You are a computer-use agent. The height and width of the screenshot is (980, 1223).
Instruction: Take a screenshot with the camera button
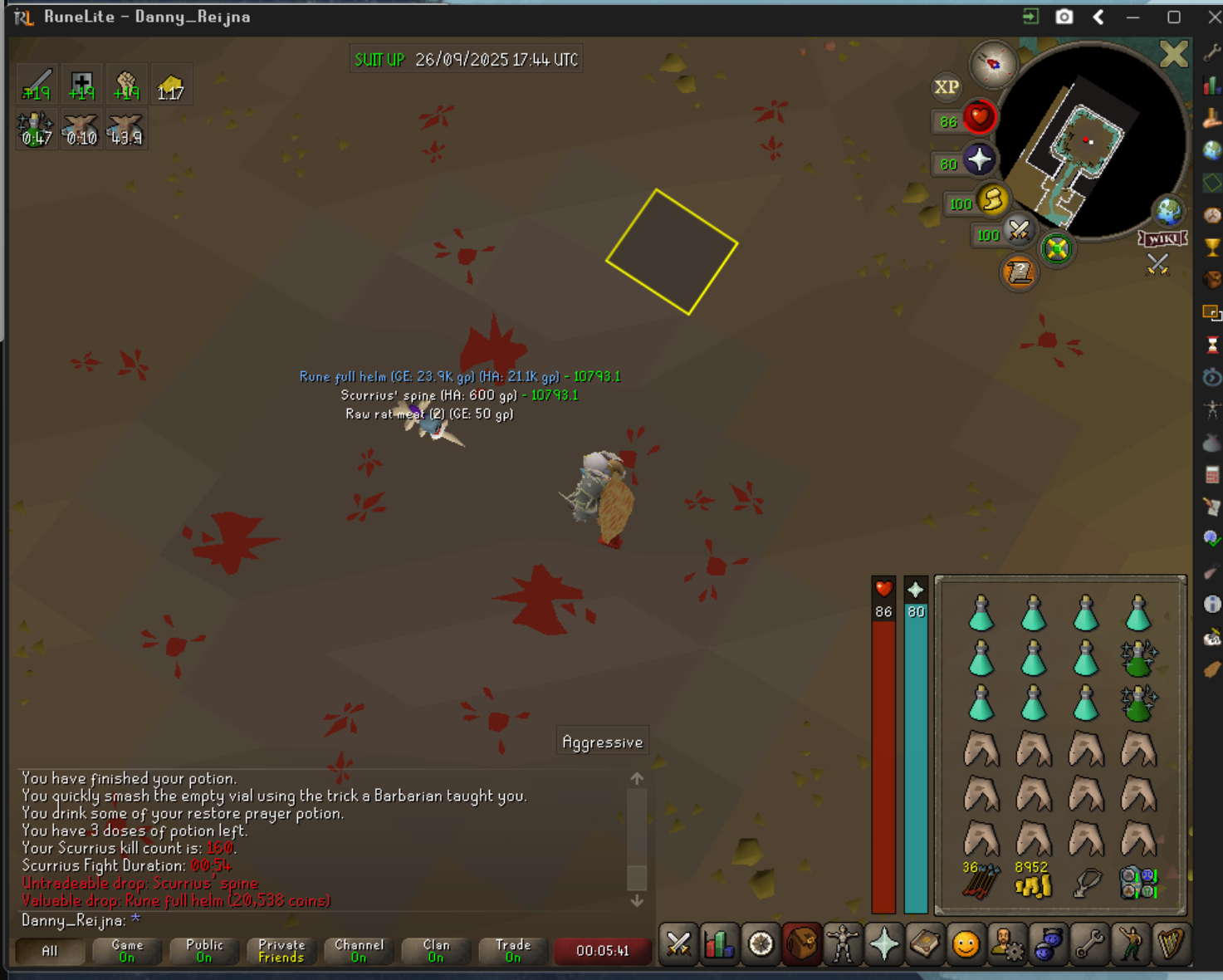click(x=1064, y=17)
